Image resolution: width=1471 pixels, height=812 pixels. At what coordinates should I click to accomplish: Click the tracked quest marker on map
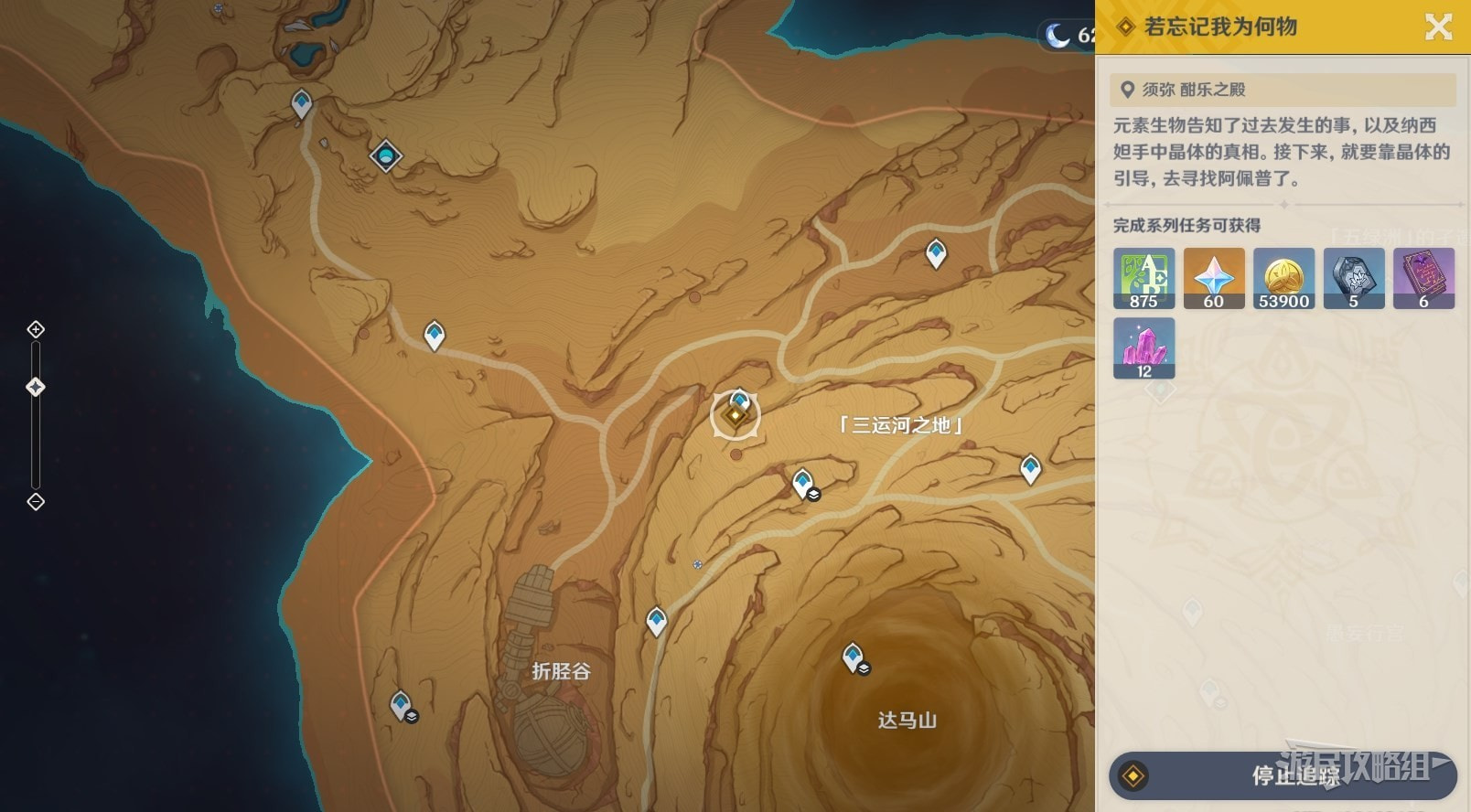[x=735, y=416]
